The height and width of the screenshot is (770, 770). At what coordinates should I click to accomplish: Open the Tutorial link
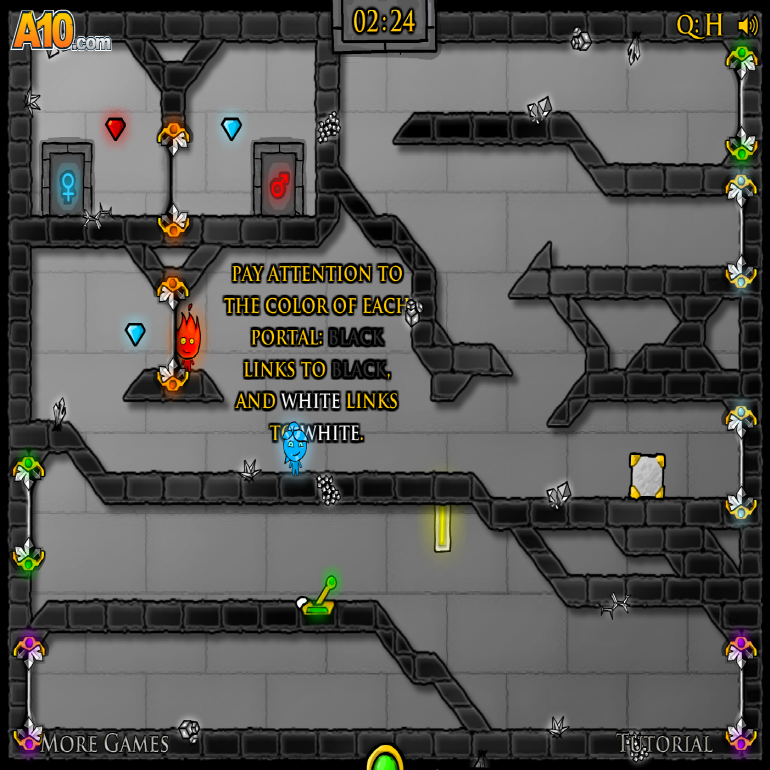(x=665, y=744)
